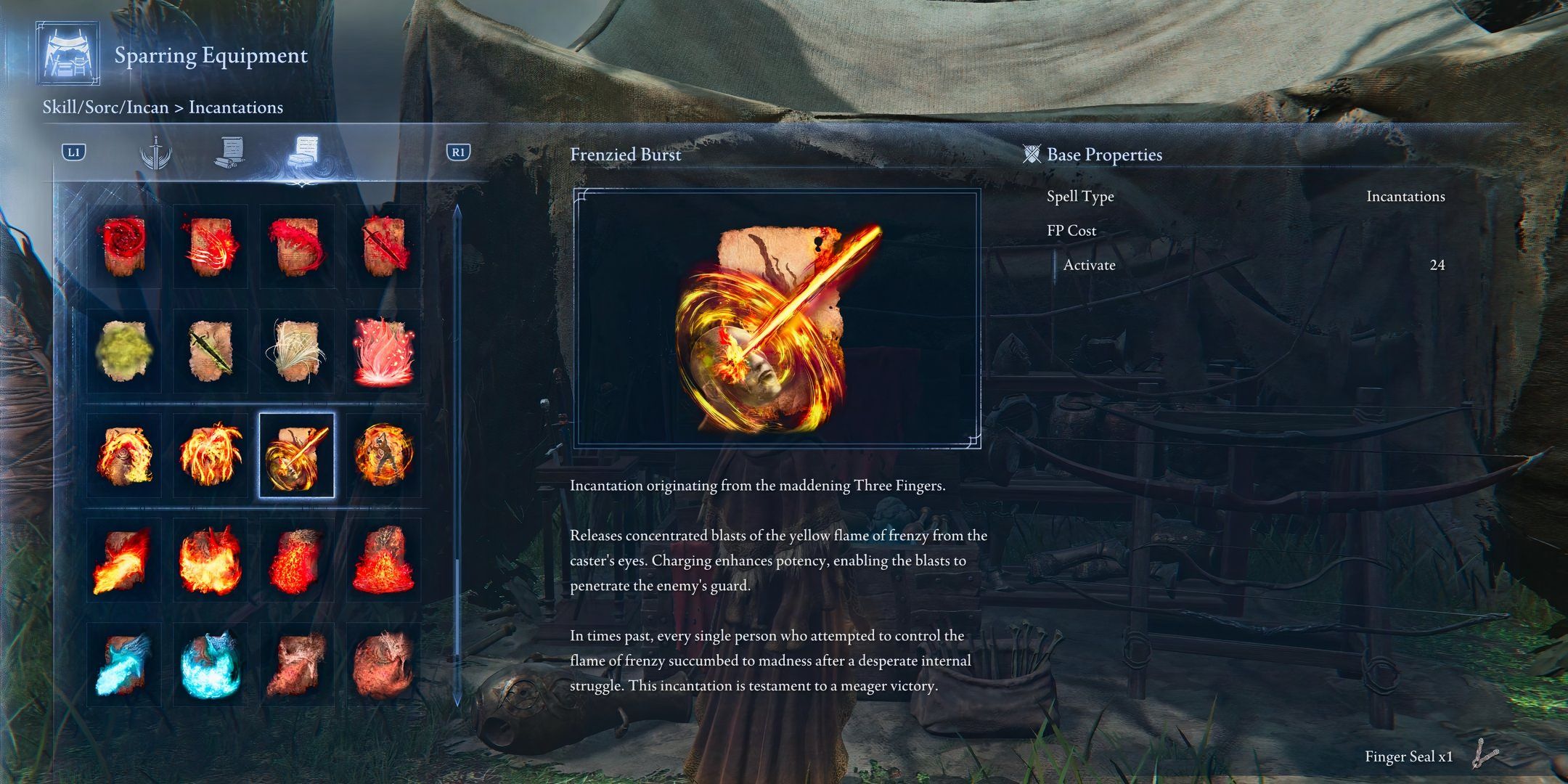Select the green poison blade incantation
1568x784 pixels.
coord(211,351)
